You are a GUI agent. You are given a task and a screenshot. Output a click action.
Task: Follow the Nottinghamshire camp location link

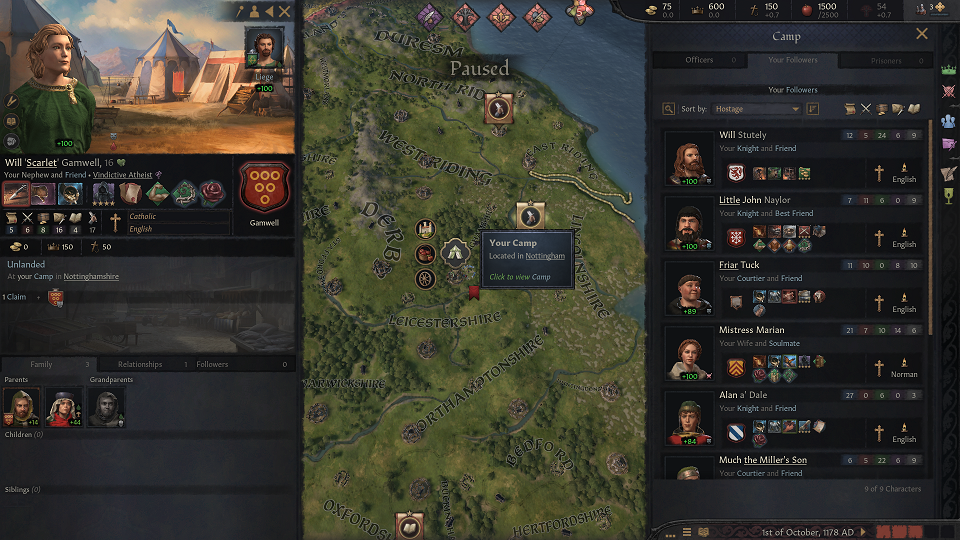pyautogui.click(x=91, y=276)
